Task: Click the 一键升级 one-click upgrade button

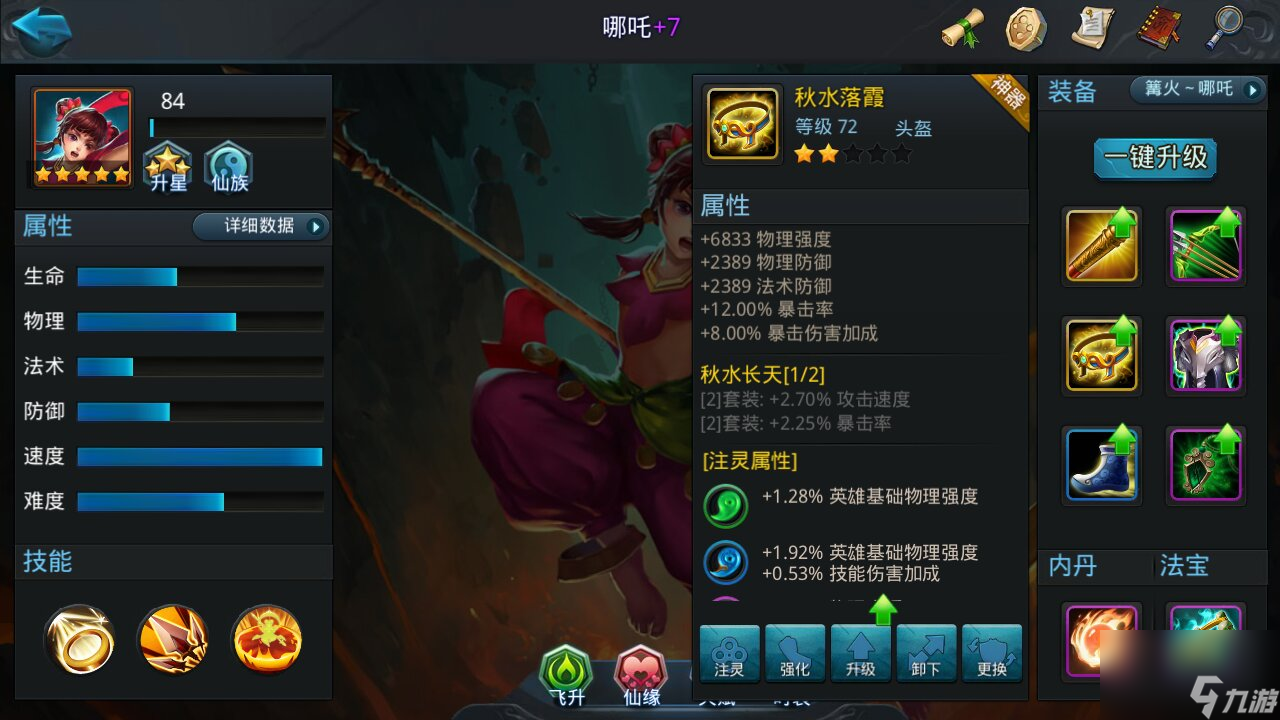Action: coord(1155,157)
